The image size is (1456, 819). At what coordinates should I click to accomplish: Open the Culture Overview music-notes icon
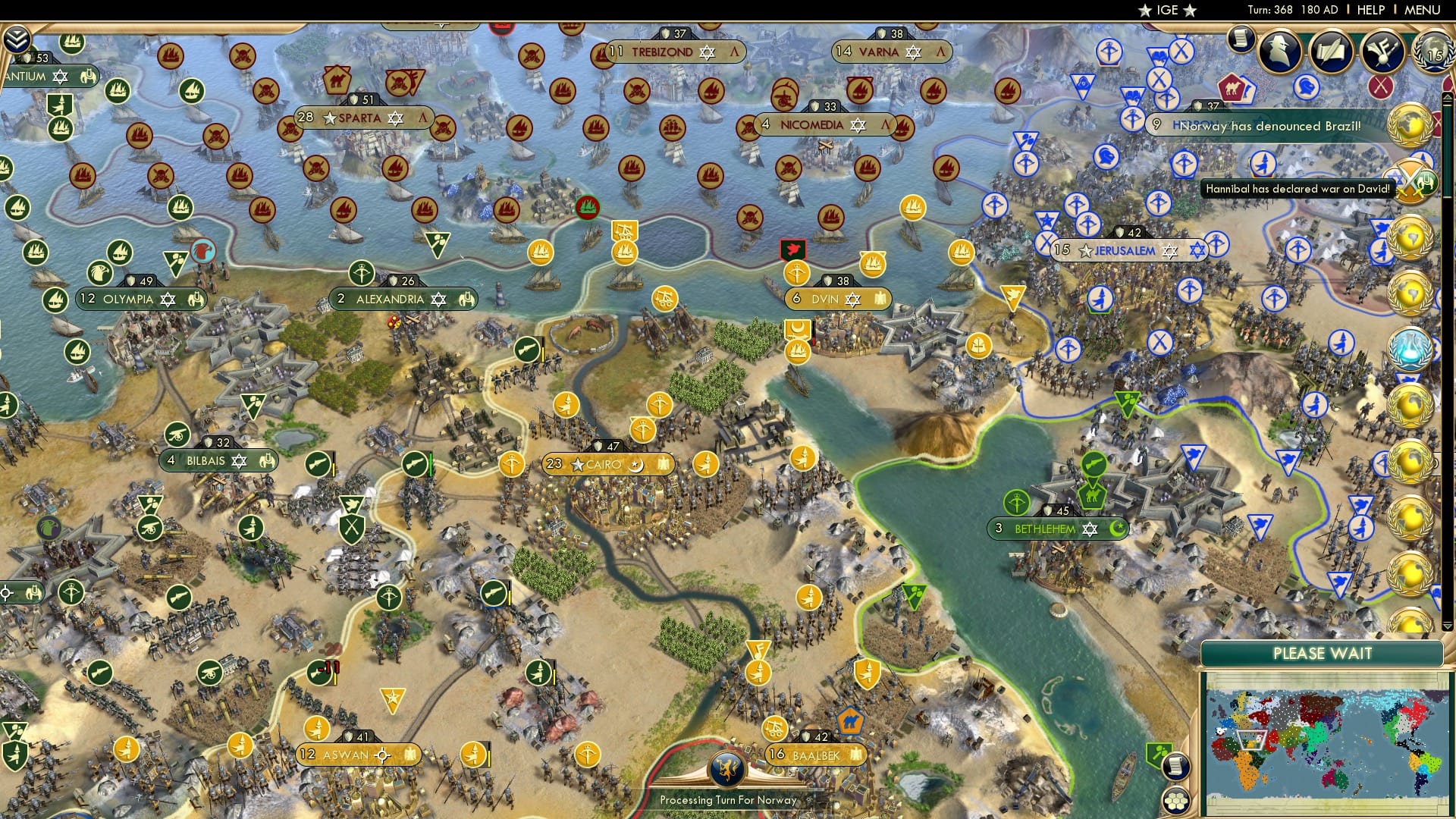pyautogui.click(x=1382, y=52)
